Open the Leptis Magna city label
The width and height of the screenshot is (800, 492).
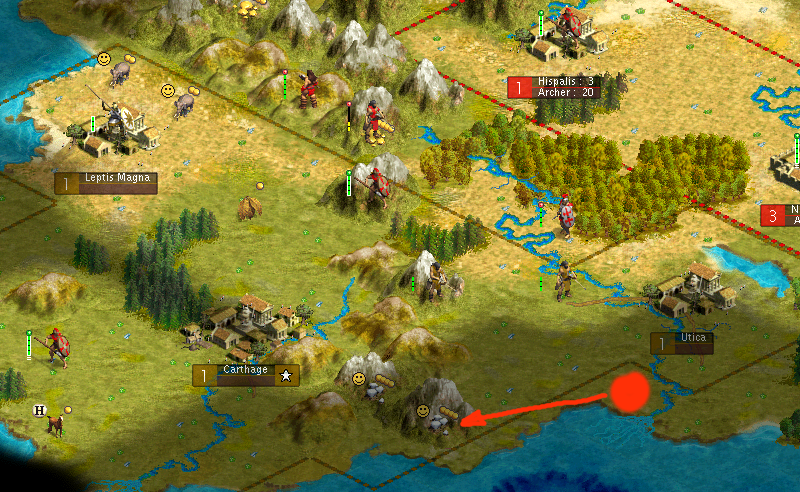(107, 183)
